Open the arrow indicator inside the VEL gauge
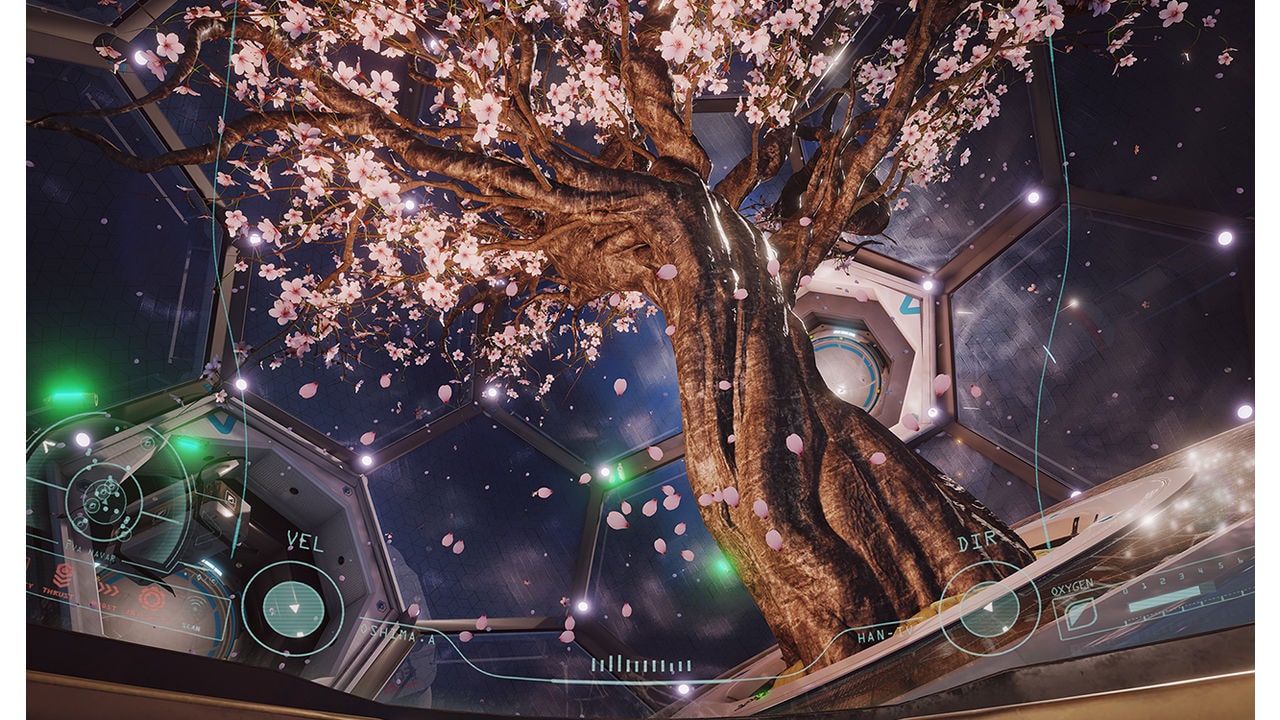1280x720 pixels. [x=293, y=606]
